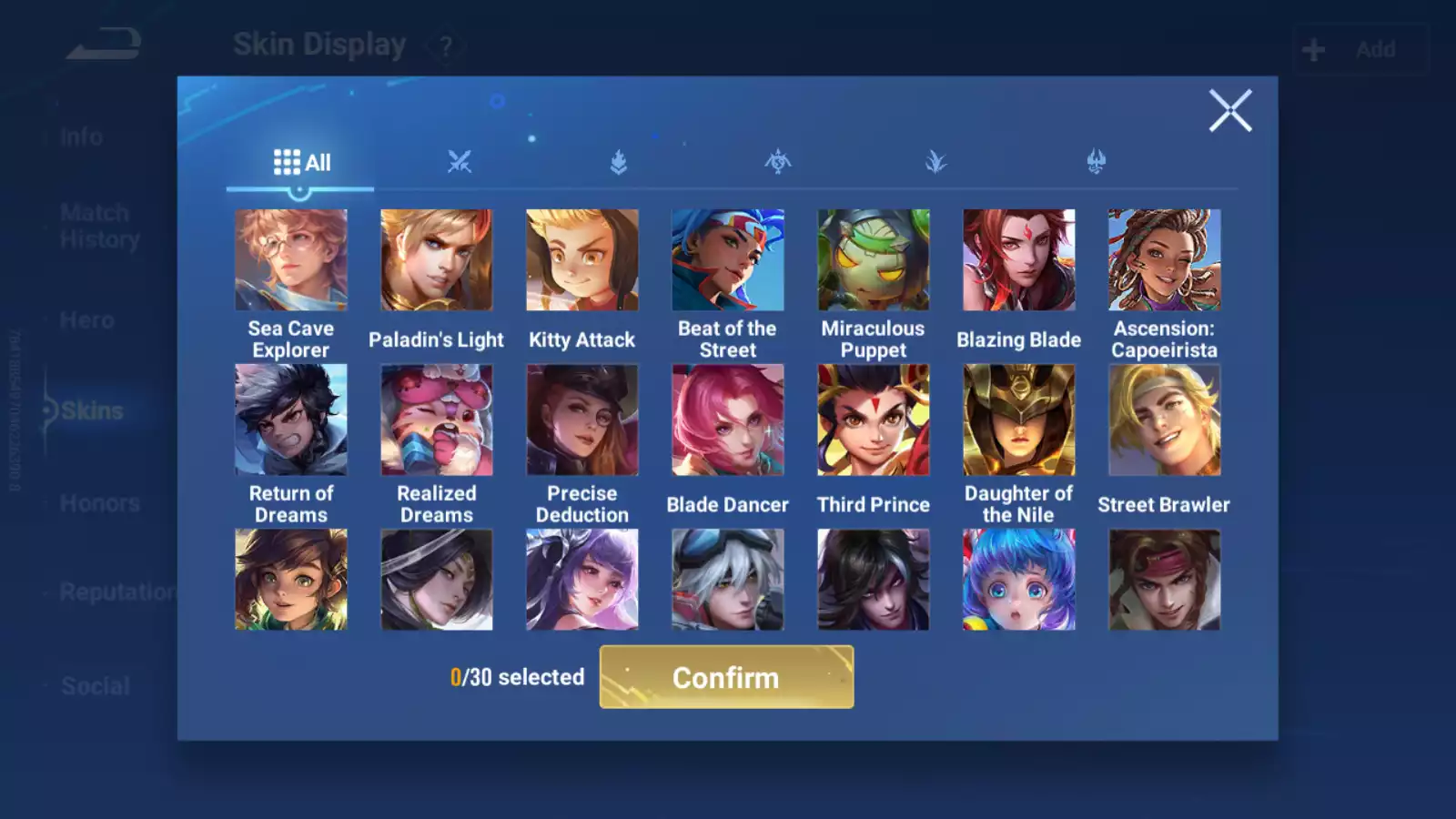Select the dragon emblem class filter
The image size is (1456, 819).
(777, 160)
